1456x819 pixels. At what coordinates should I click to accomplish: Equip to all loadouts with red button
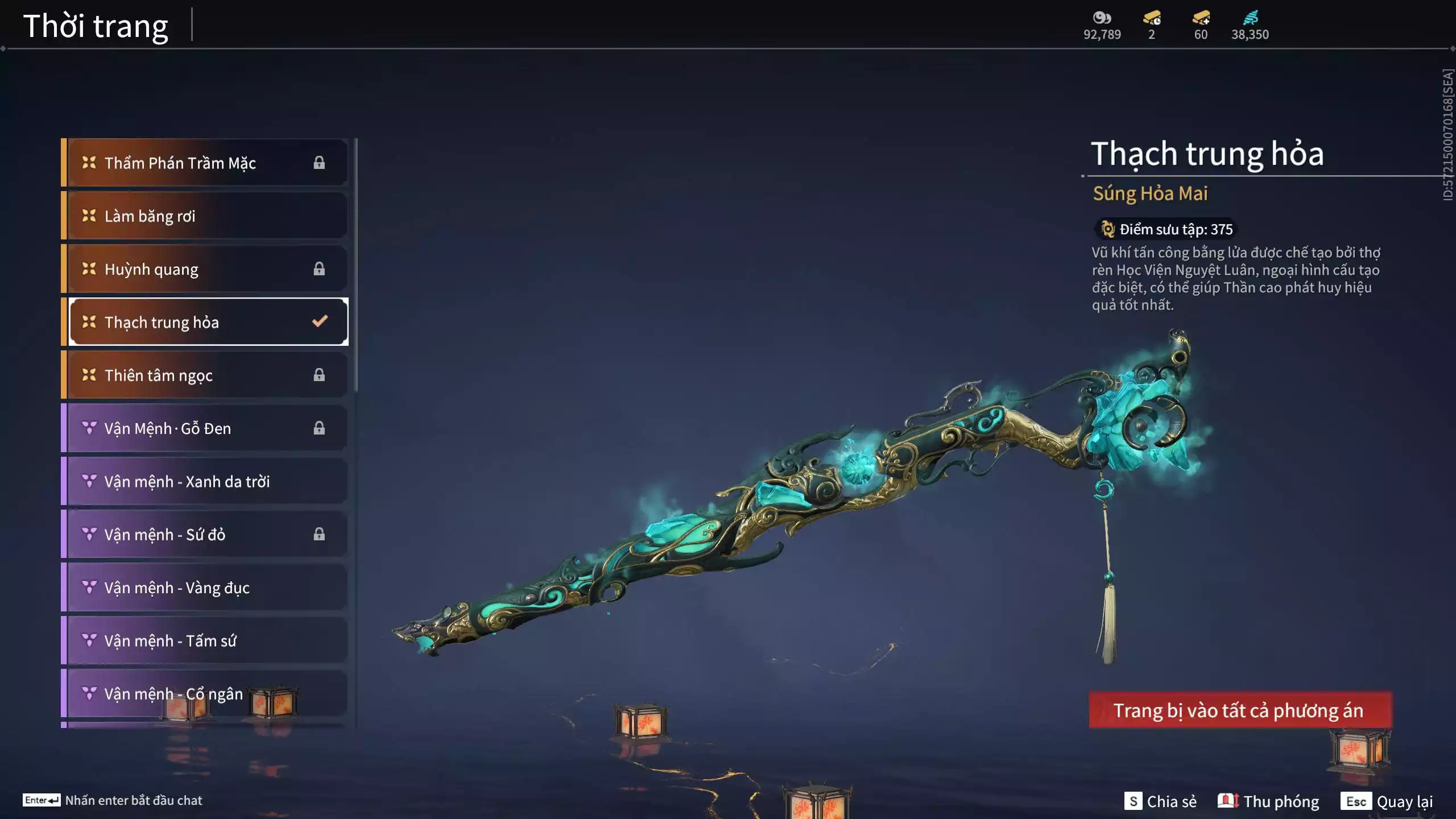(x=1240, y=710)
